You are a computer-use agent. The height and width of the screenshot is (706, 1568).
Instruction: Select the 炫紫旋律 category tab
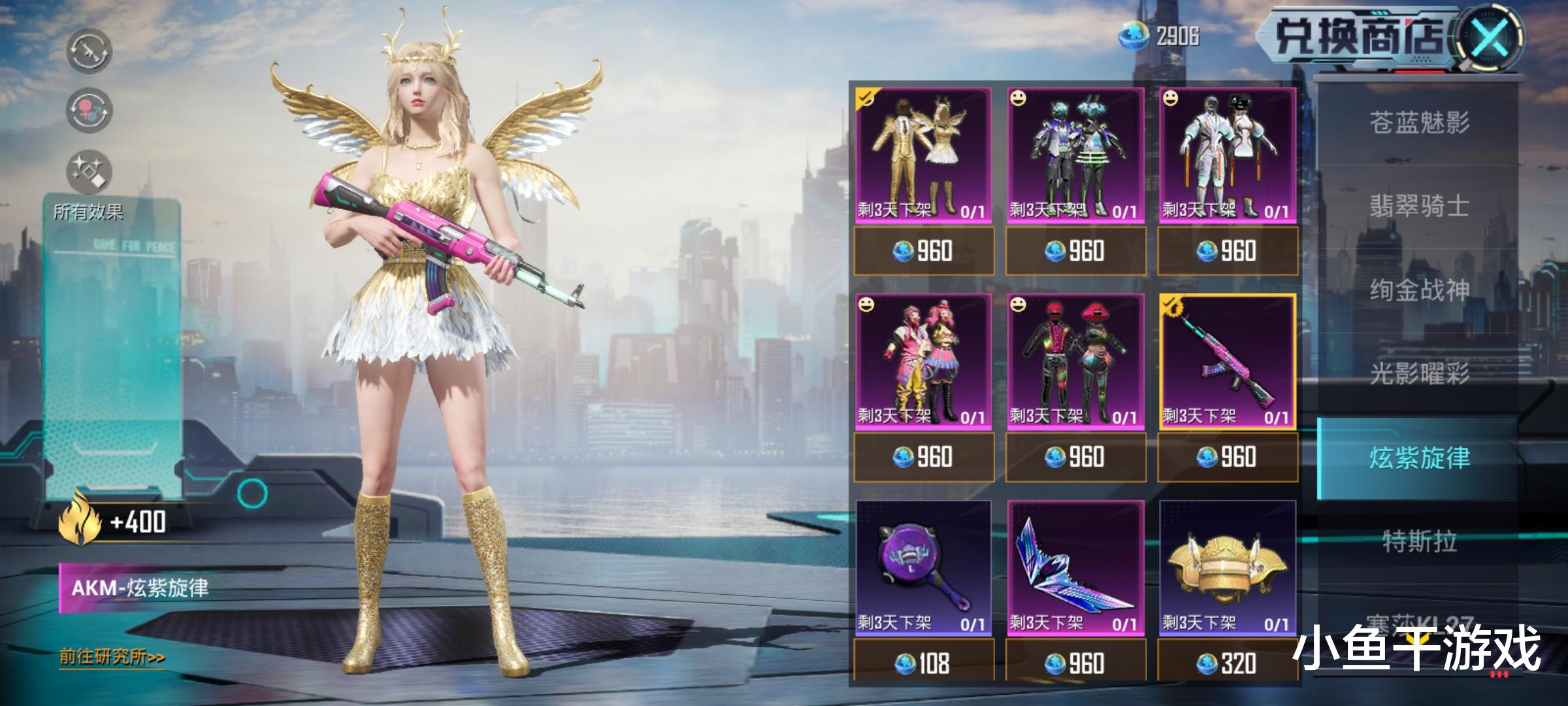pos(1419,458)
